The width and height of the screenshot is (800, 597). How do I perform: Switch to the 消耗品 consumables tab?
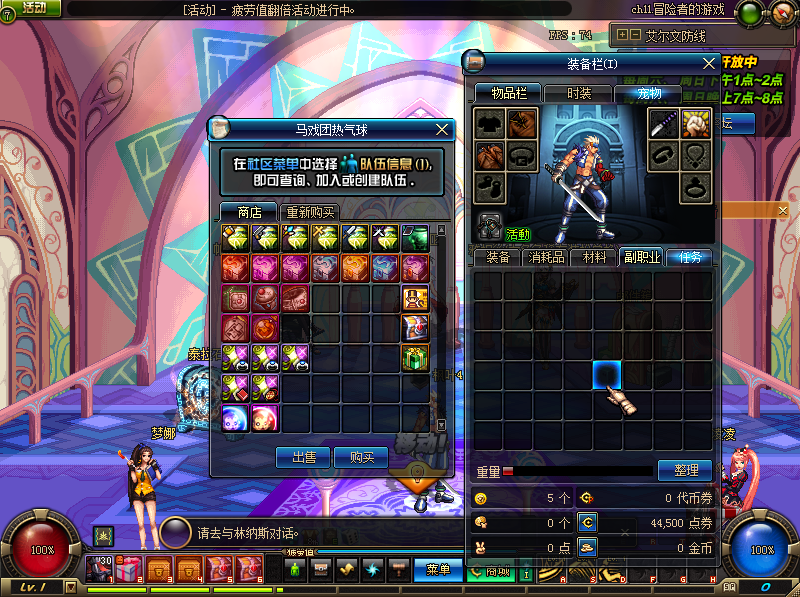545,257
